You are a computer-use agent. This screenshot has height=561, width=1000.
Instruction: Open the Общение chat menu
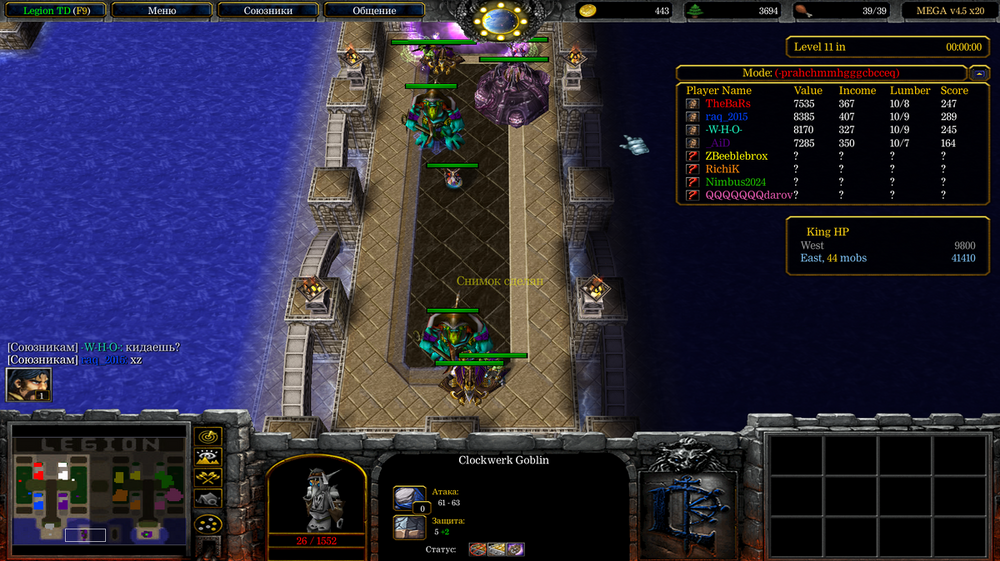(374, 11)
